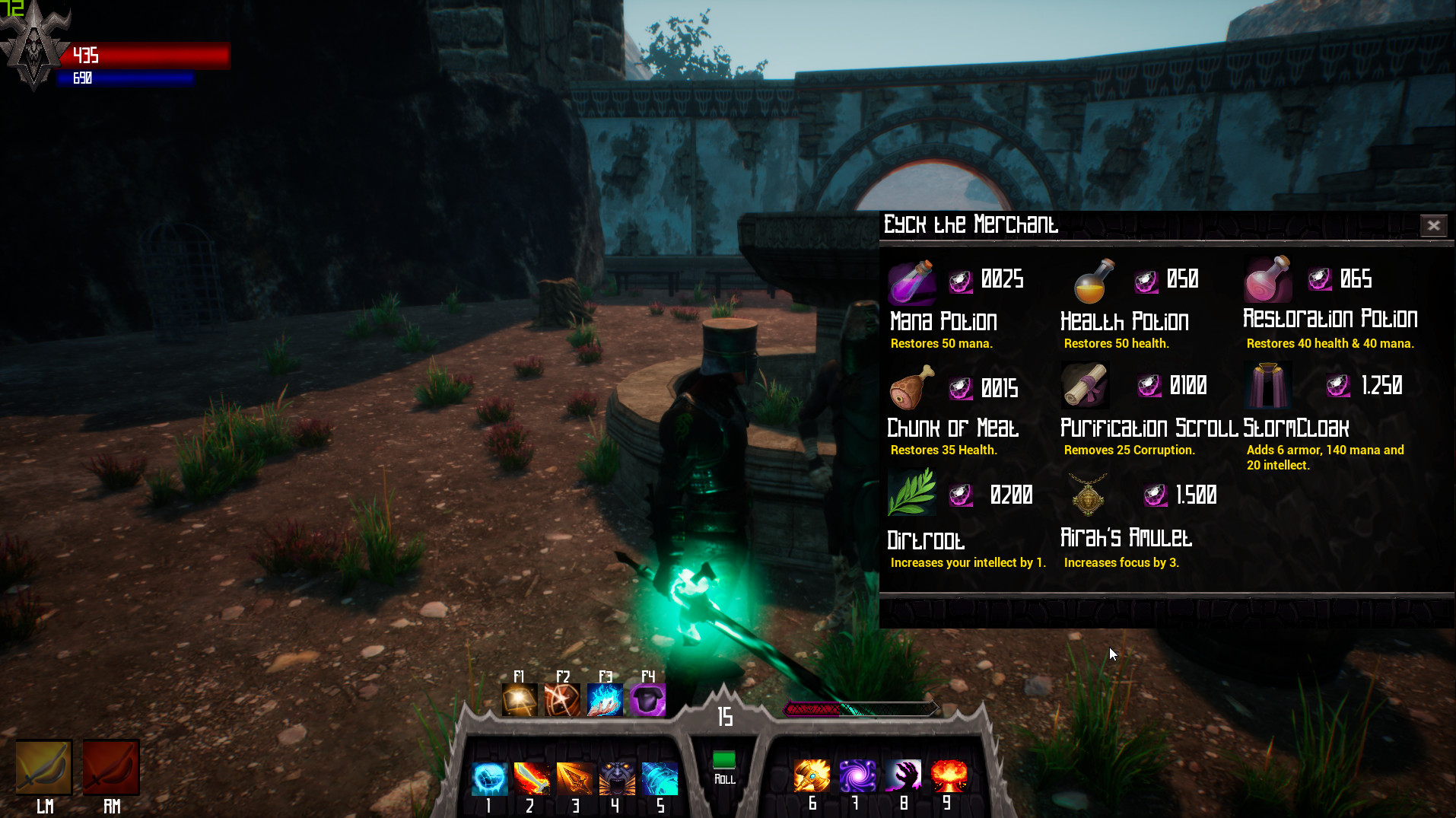Select the Dirtroot herb icon
Image resolution: width=1456 pixels, height=818 pixels.
pyautogui.click(x=911, y=494)
